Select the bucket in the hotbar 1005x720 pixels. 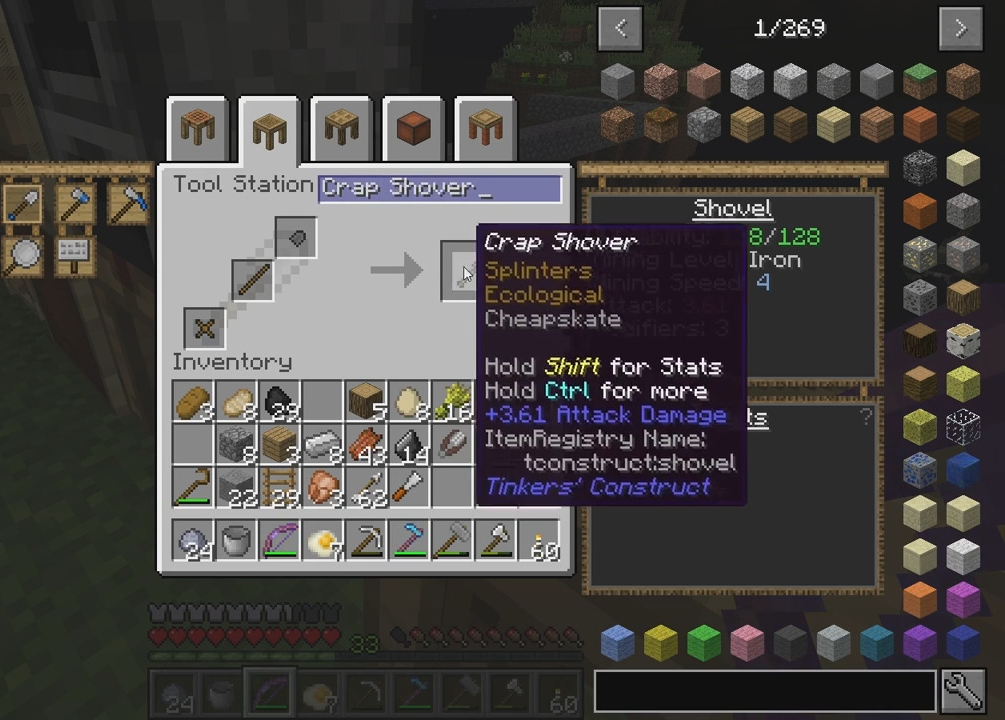pos(236,543)
